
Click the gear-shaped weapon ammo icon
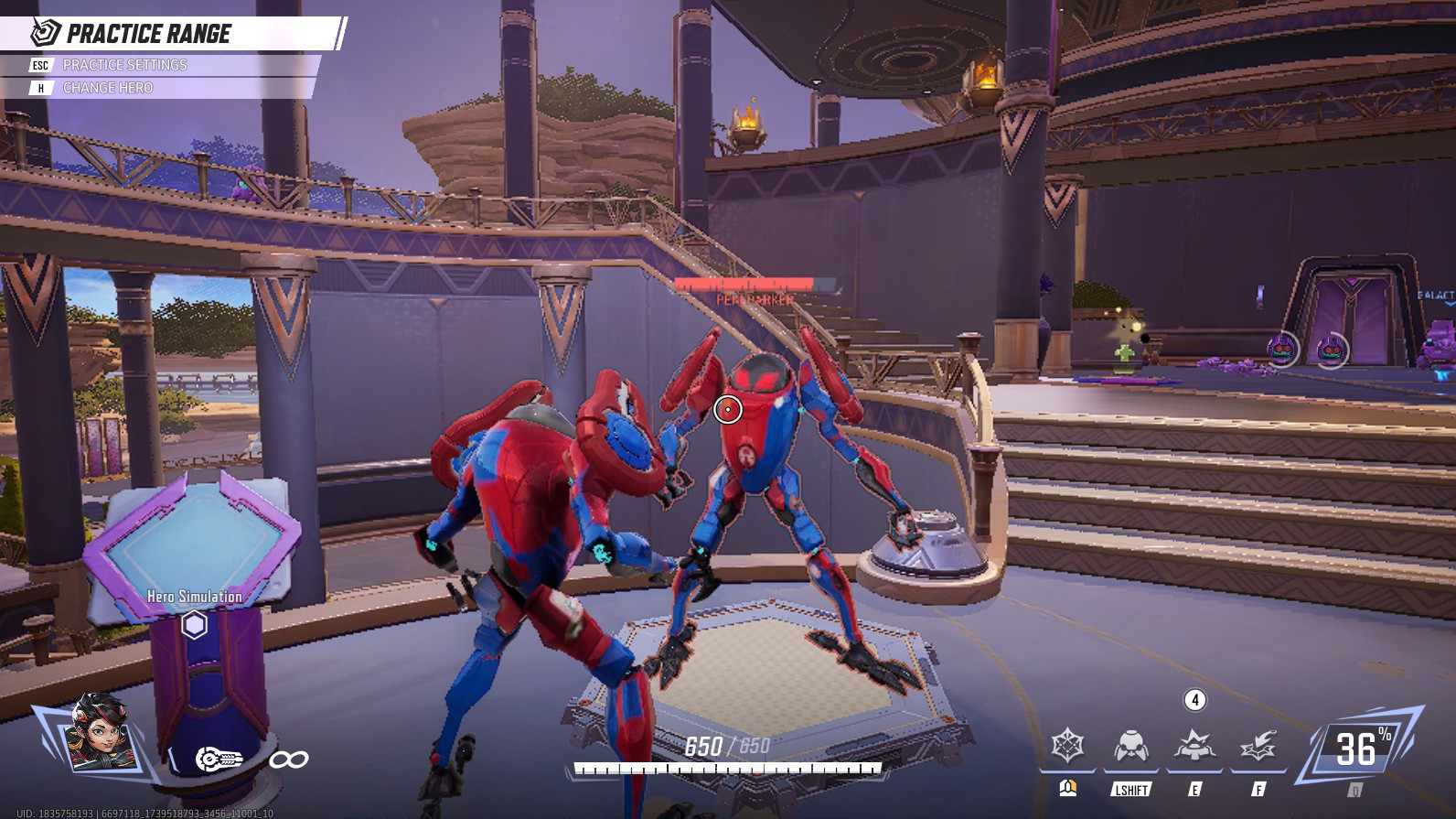point(217,756)
